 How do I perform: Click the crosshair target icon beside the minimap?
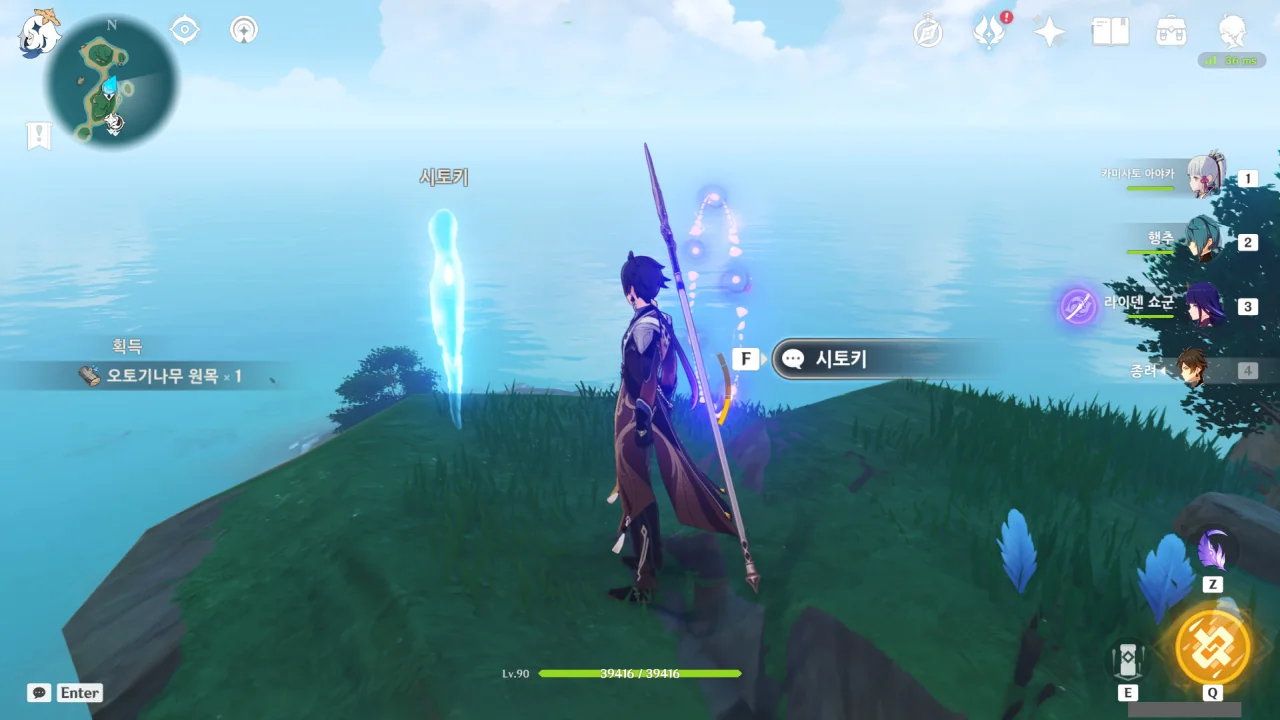[185, 30]
